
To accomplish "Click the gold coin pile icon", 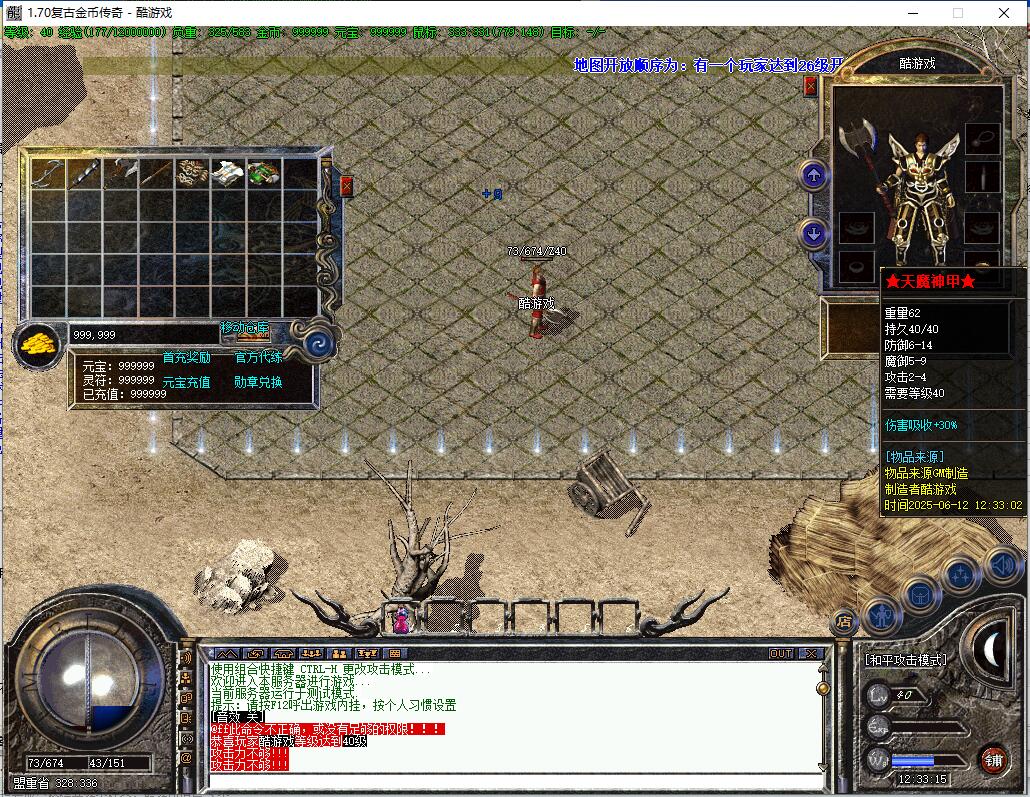I will tap(40, 343).
